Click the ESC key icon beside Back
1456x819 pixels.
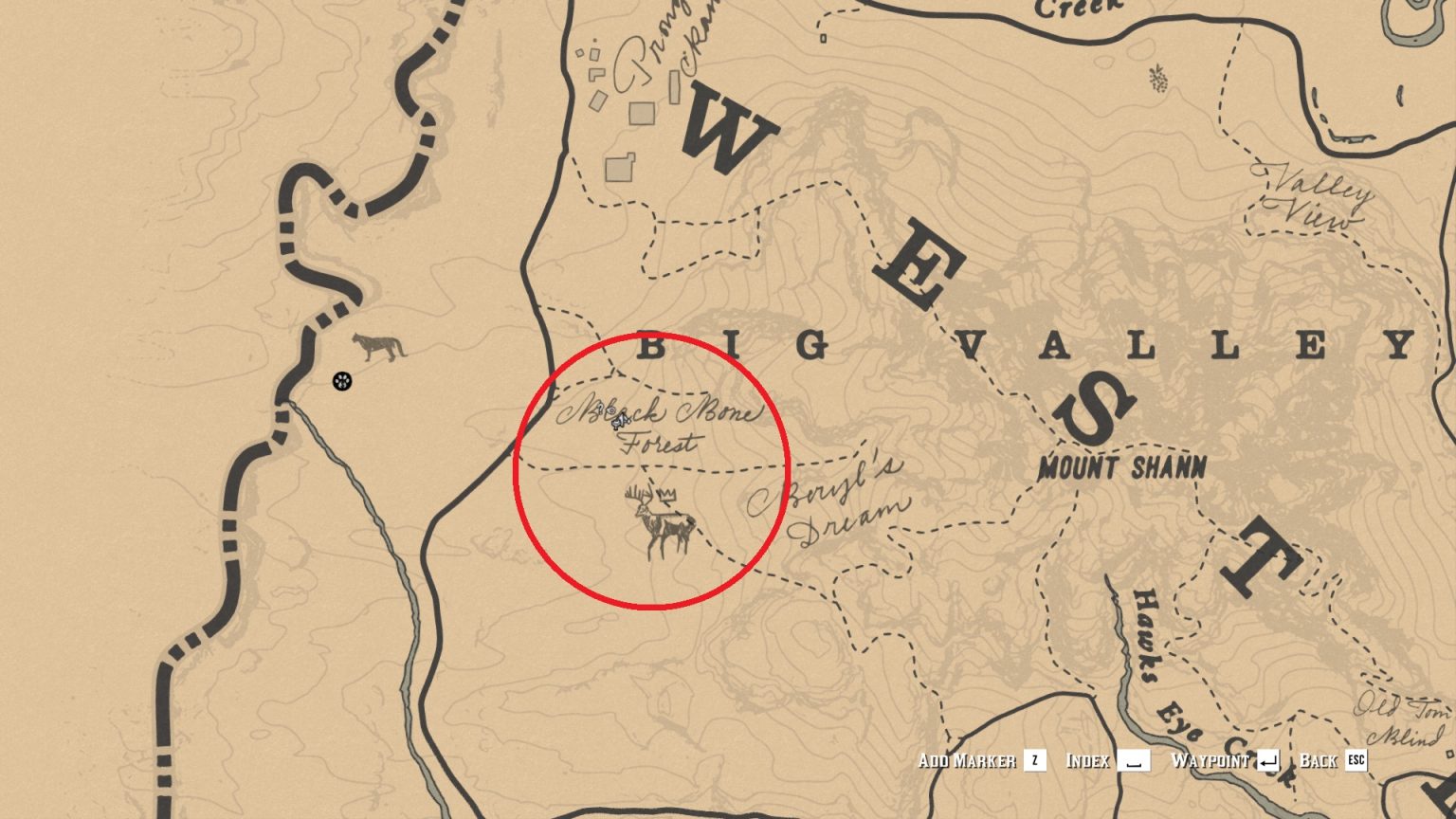pyautogui.click(x=1356, y=758)
